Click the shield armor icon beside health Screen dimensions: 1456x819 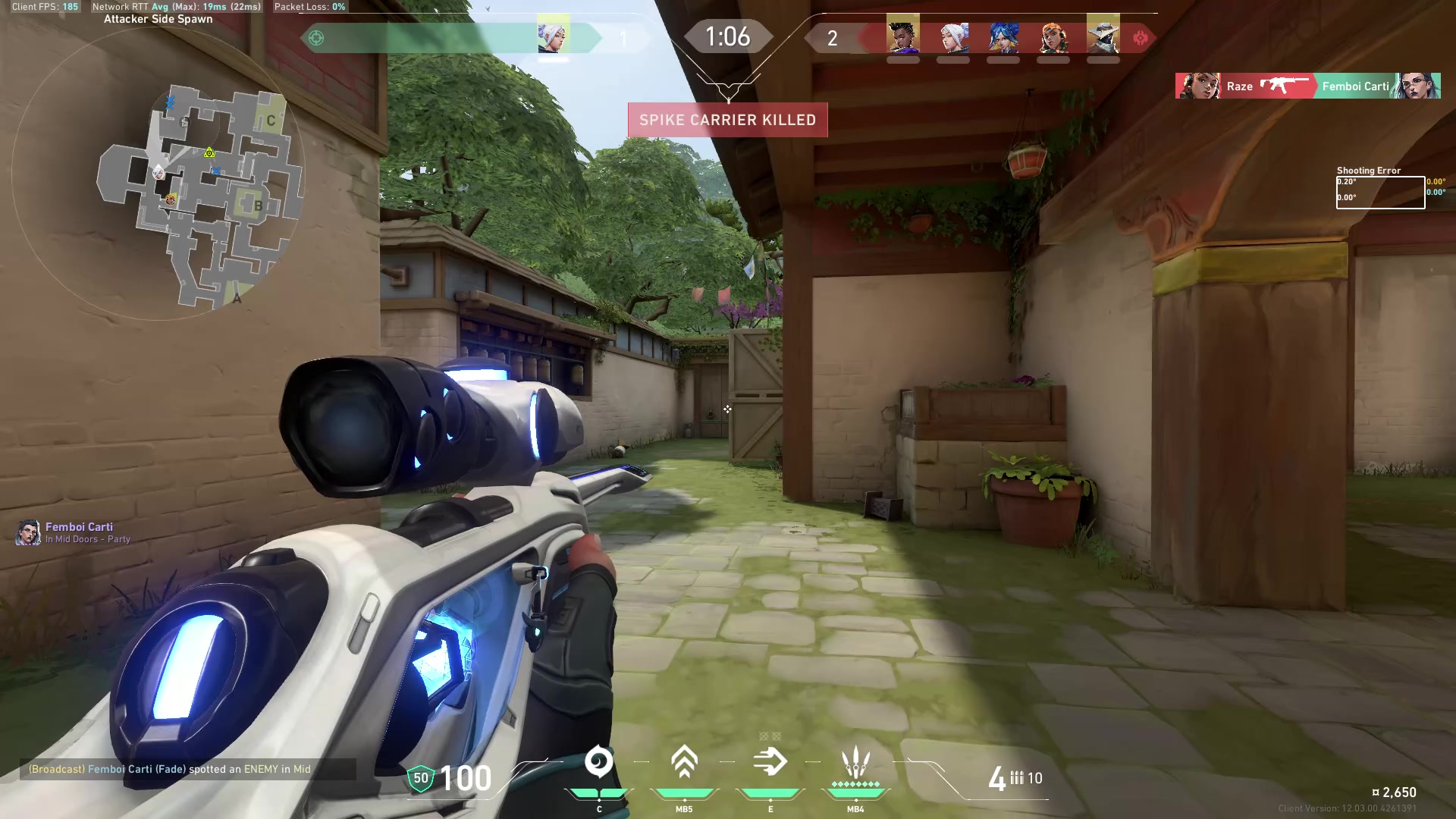[x=421, y=778]
